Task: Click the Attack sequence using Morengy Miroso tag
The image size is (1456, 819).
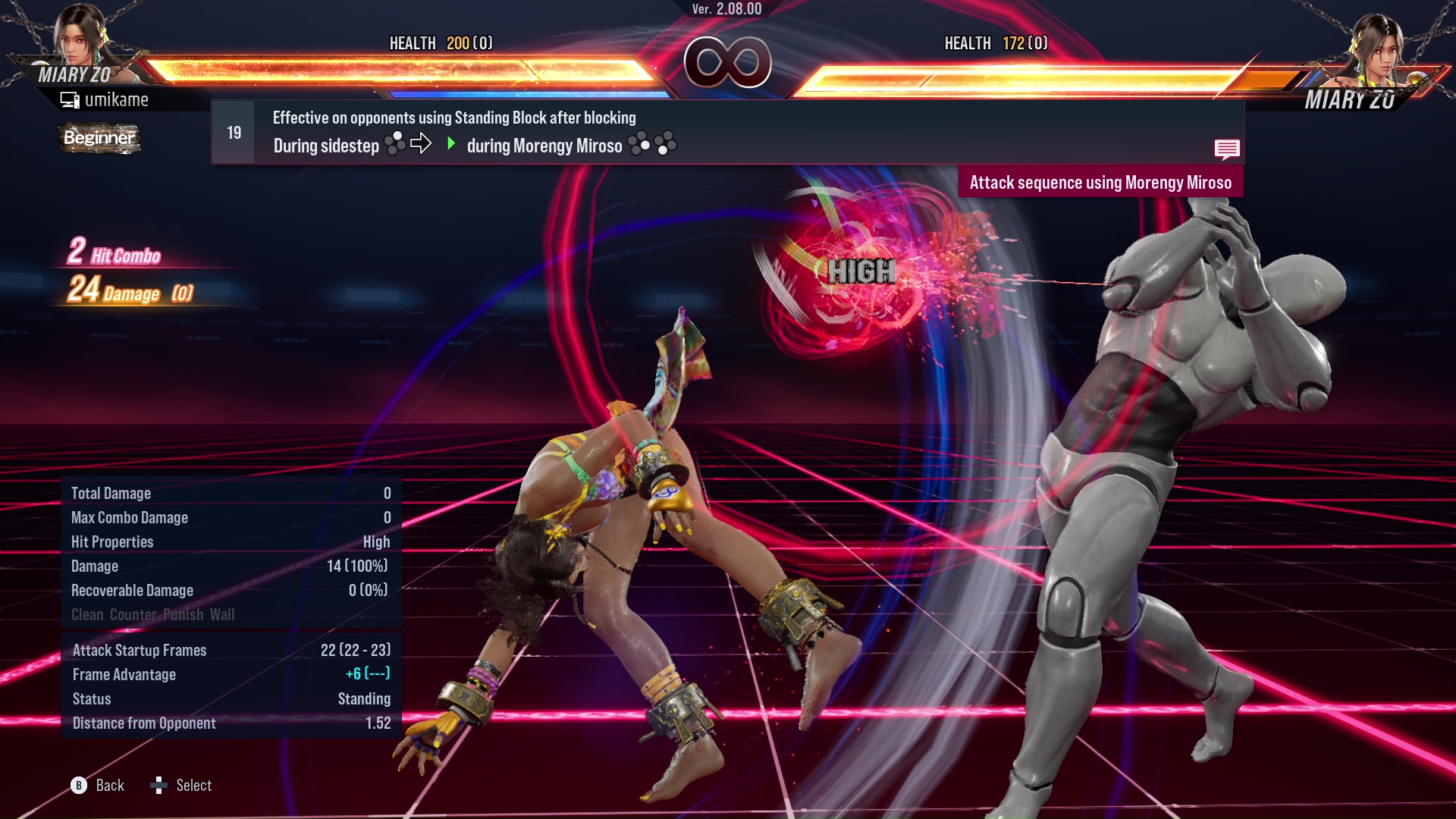Action: coord(1100,183)
